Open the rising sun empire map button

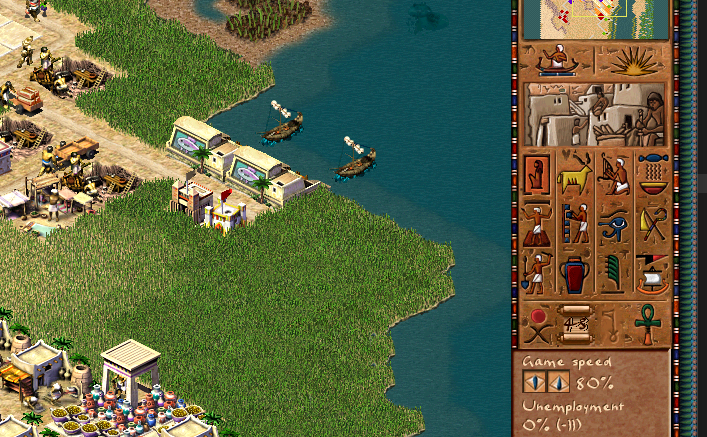coord(634,60)
